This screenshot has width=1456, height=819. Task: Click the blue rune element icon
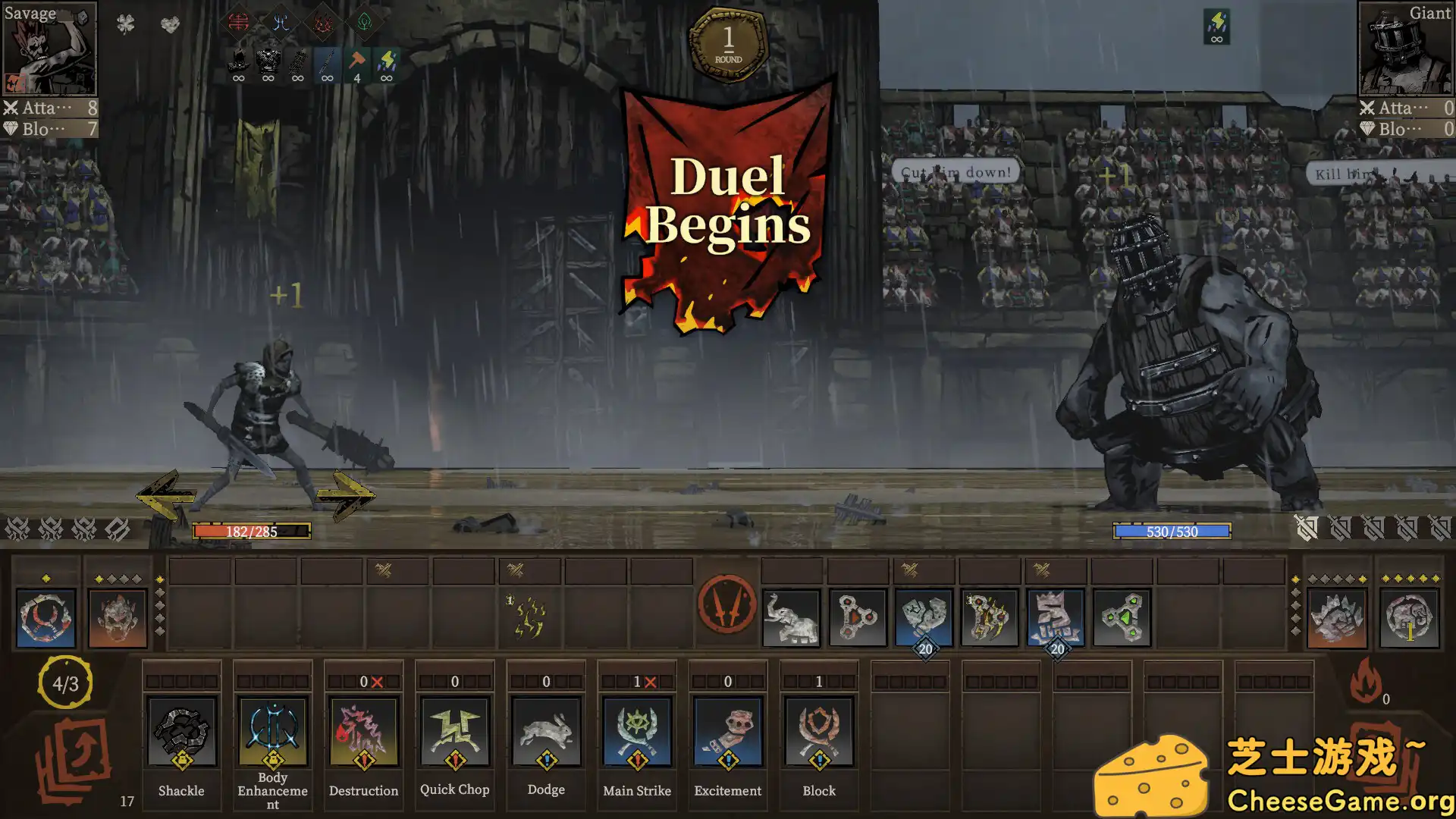281,23
